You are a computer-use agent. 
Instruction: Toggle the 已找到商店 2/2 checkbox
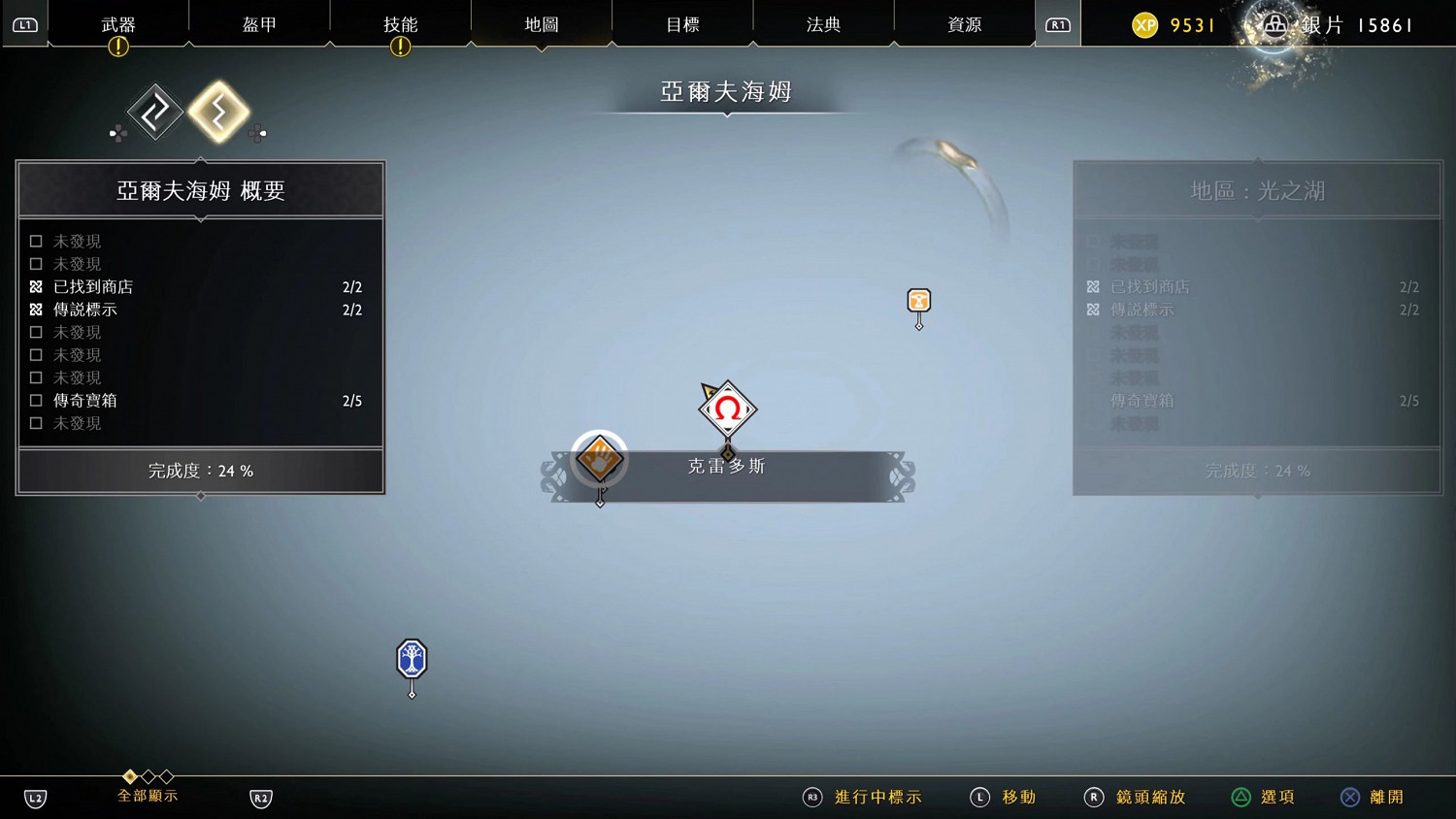pos(36,286)
